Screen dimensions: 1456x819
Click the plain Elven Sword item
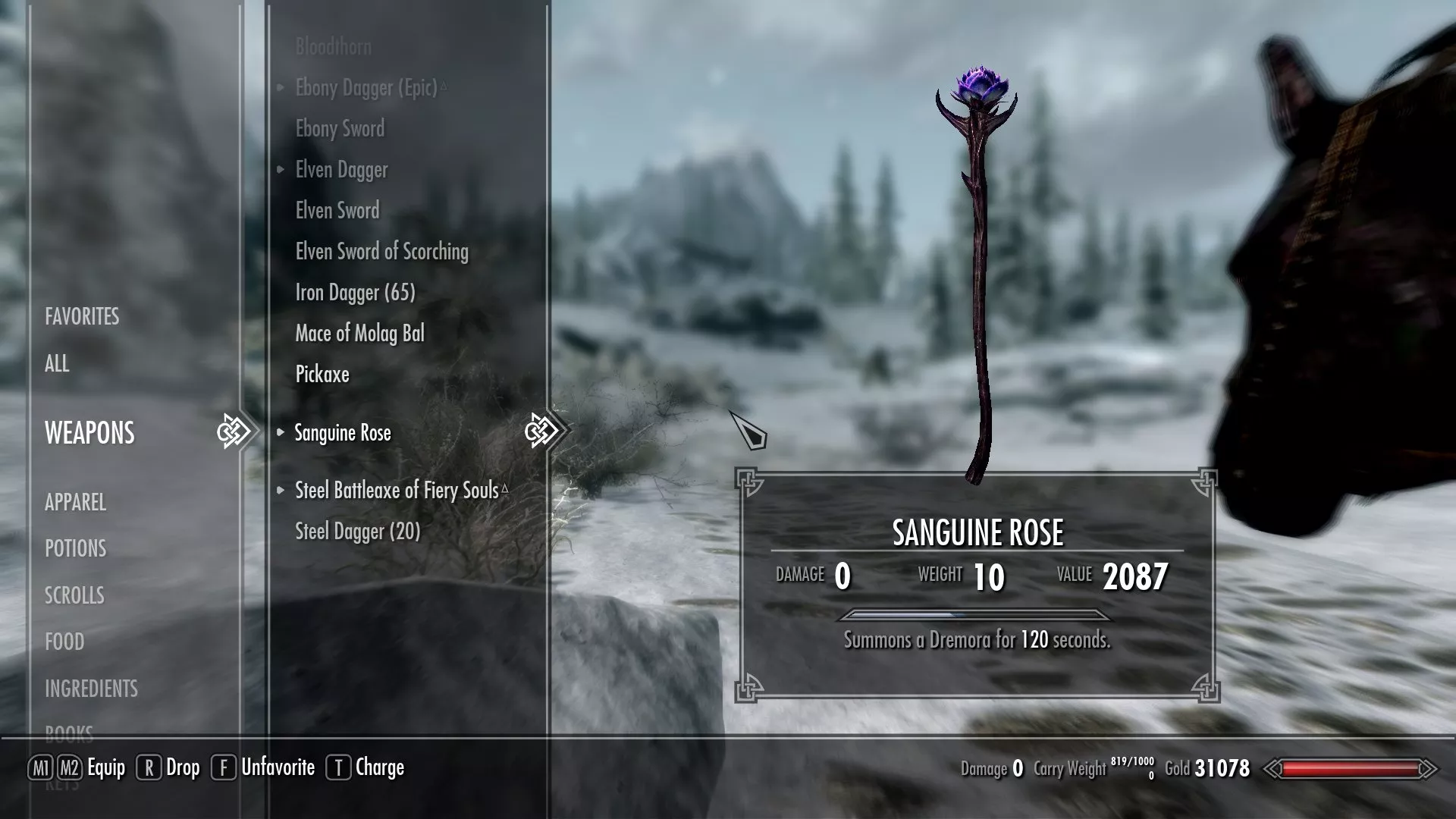pos(337,211)
